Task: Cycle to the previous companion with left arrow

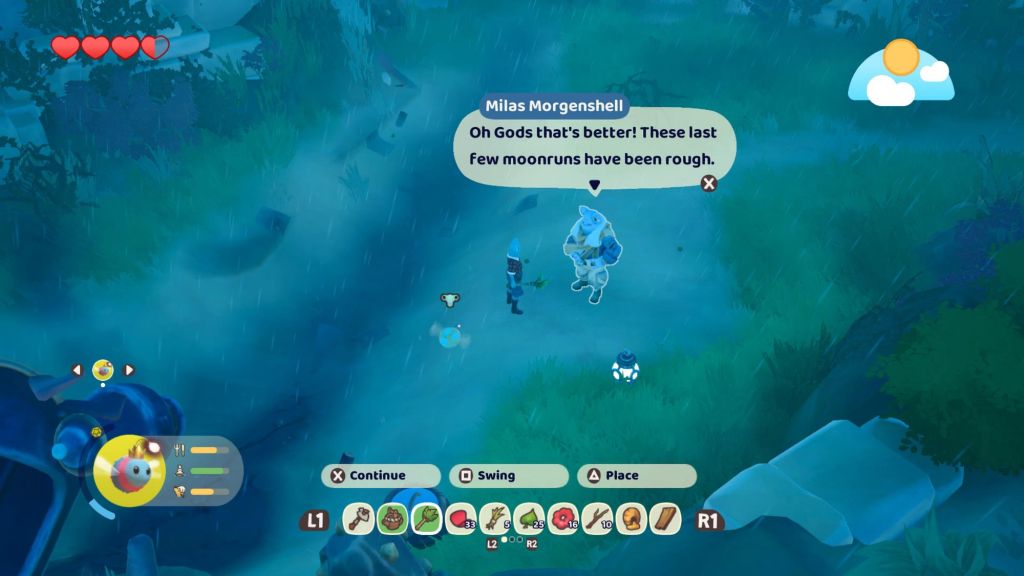Action: click(77, 370)
